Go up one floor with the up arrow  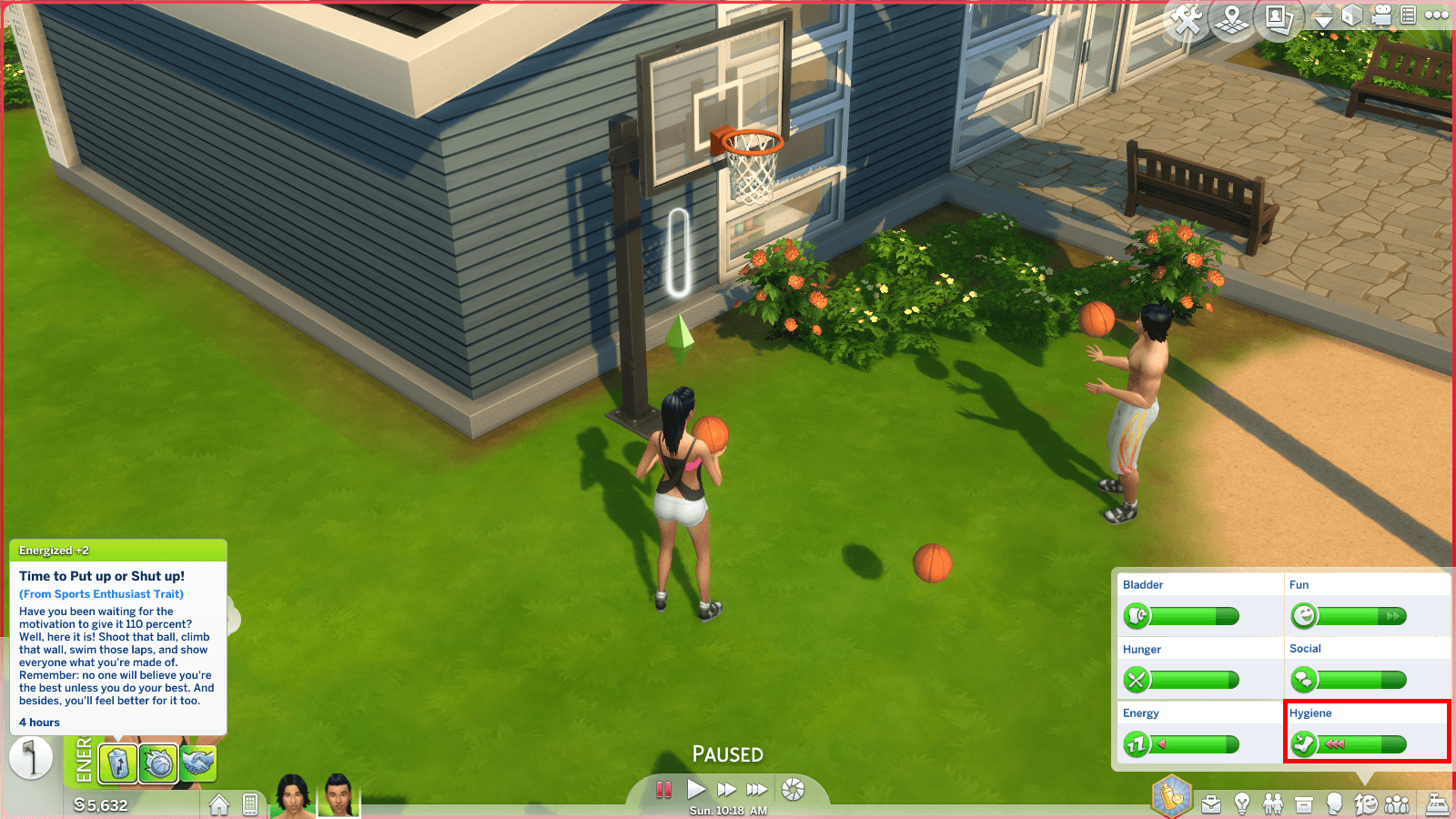click(x=1324, y=7)
